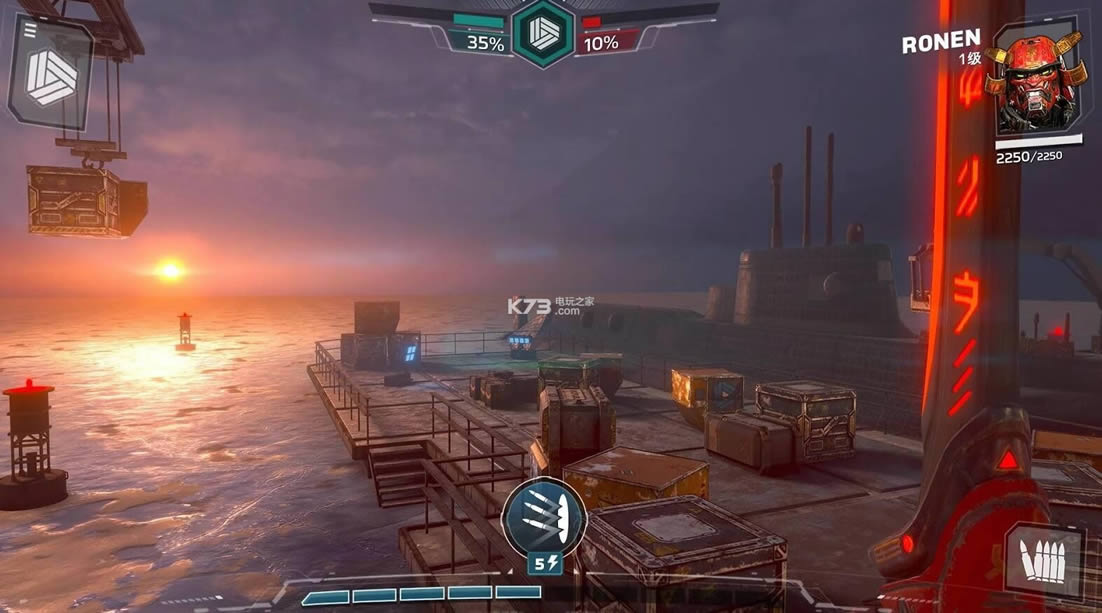Click the center hexagon objective emblem
Image resolution: width=1102 pixels, height=613 pixels.
click(542, 32)
